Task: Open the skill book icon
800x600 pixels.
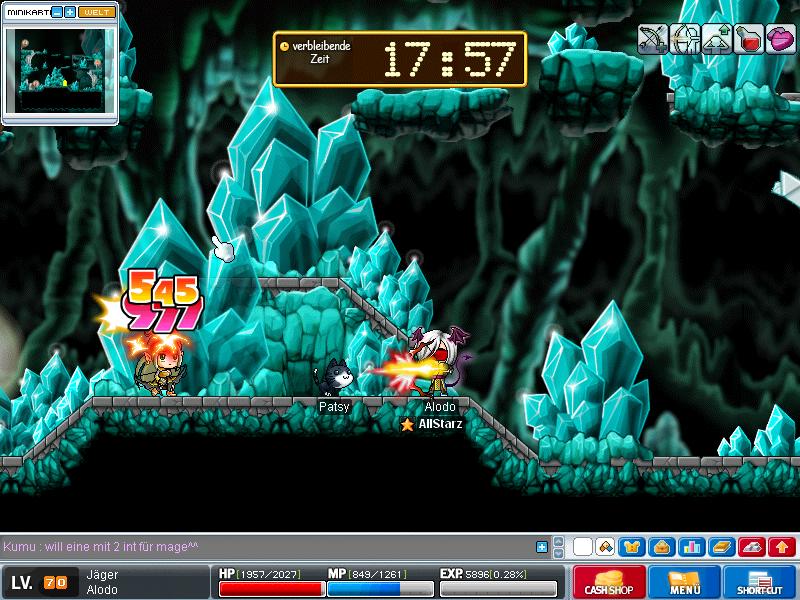Action: coord(720,547)
